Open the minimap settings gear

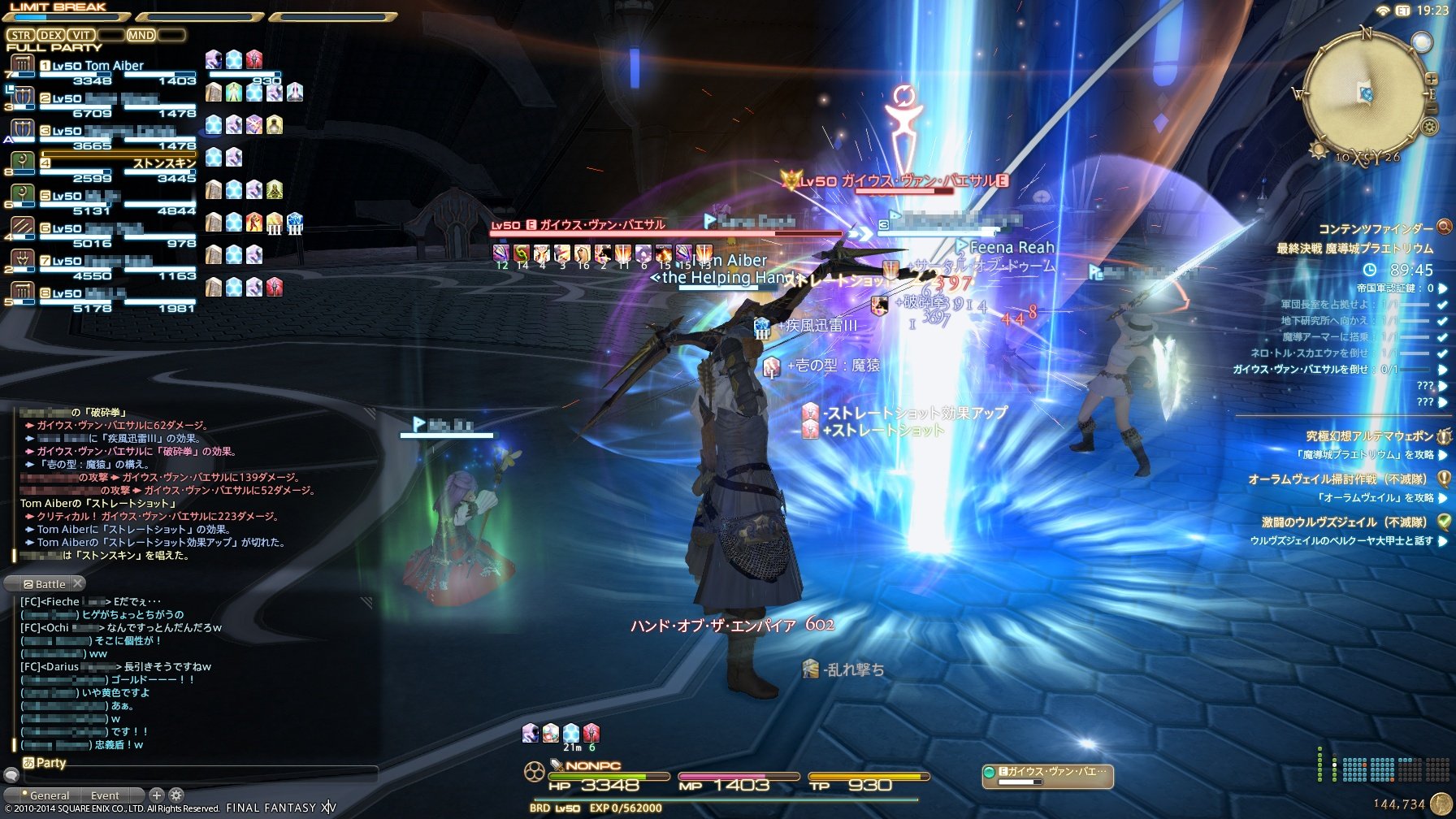1429,127
